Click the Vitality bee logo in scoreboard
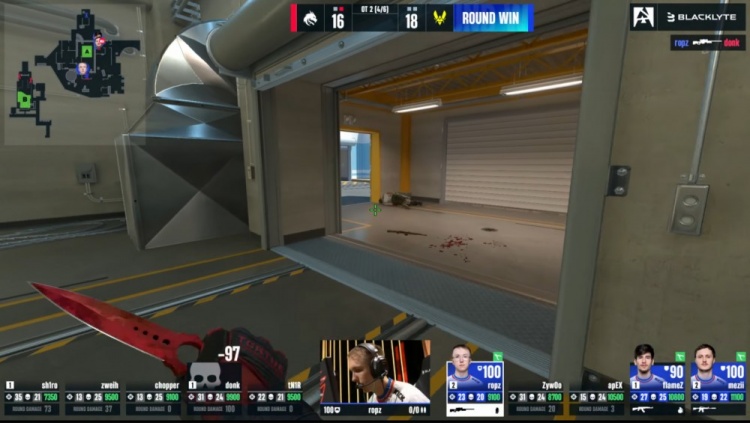Image resolution: width=750 pixels, height=423 pixels. click(440, 18)
